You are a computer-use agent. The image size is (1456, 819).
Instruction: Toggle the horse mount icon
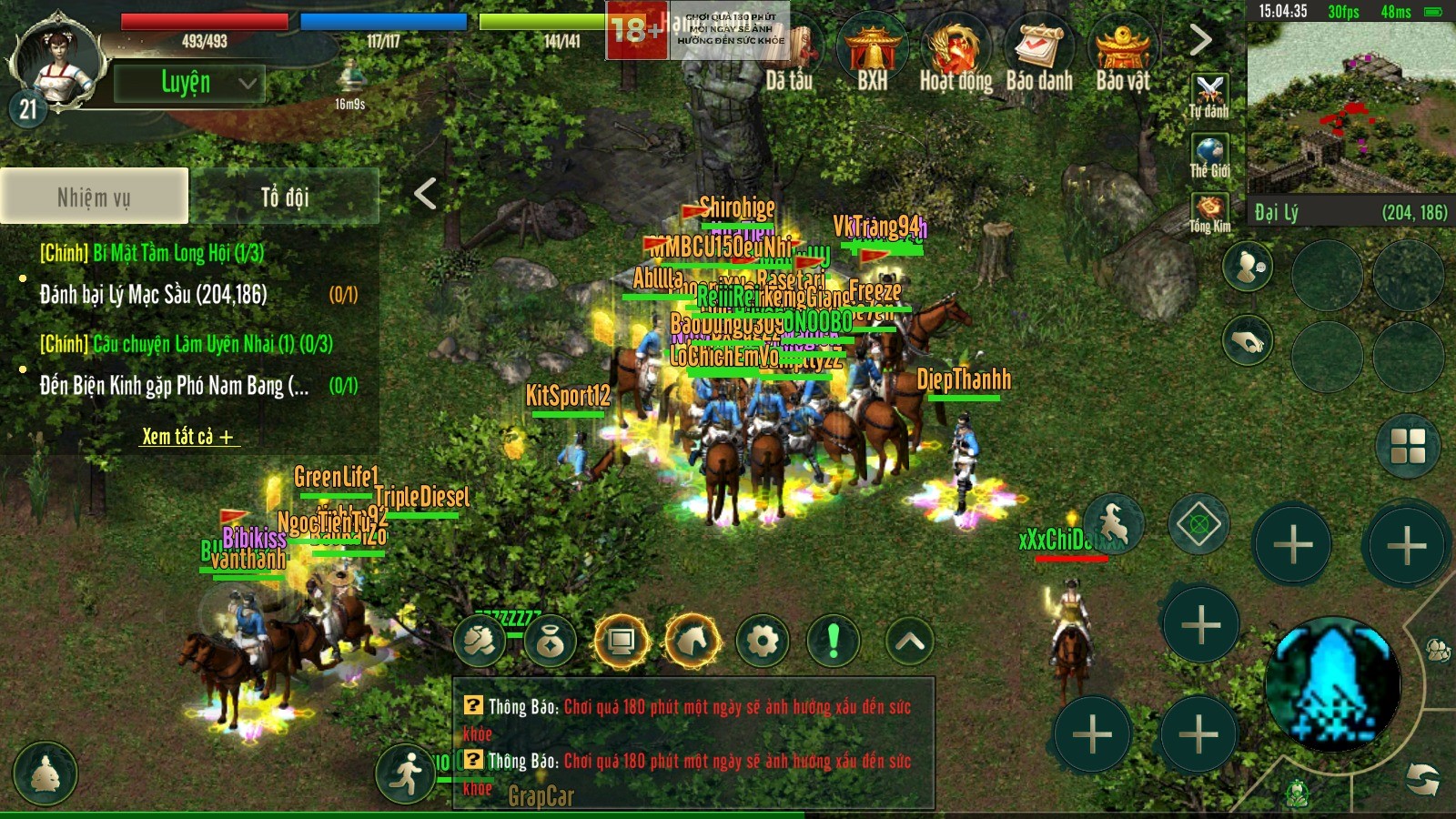click(693, 642)
